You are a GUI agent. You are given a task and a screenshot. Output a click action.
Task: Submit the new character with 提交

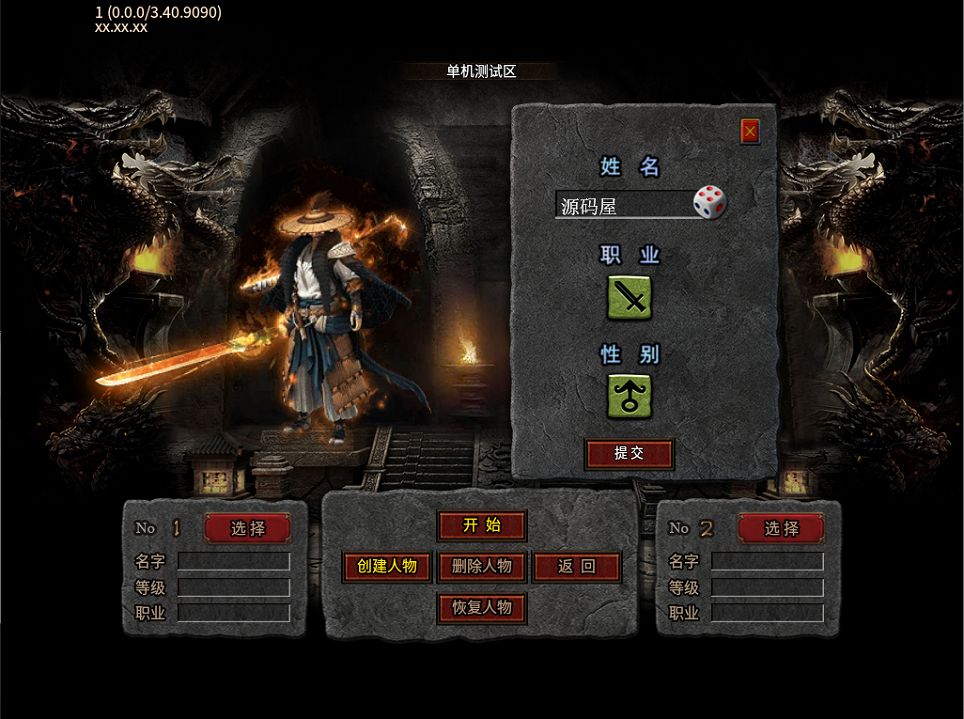coord(629,454)
